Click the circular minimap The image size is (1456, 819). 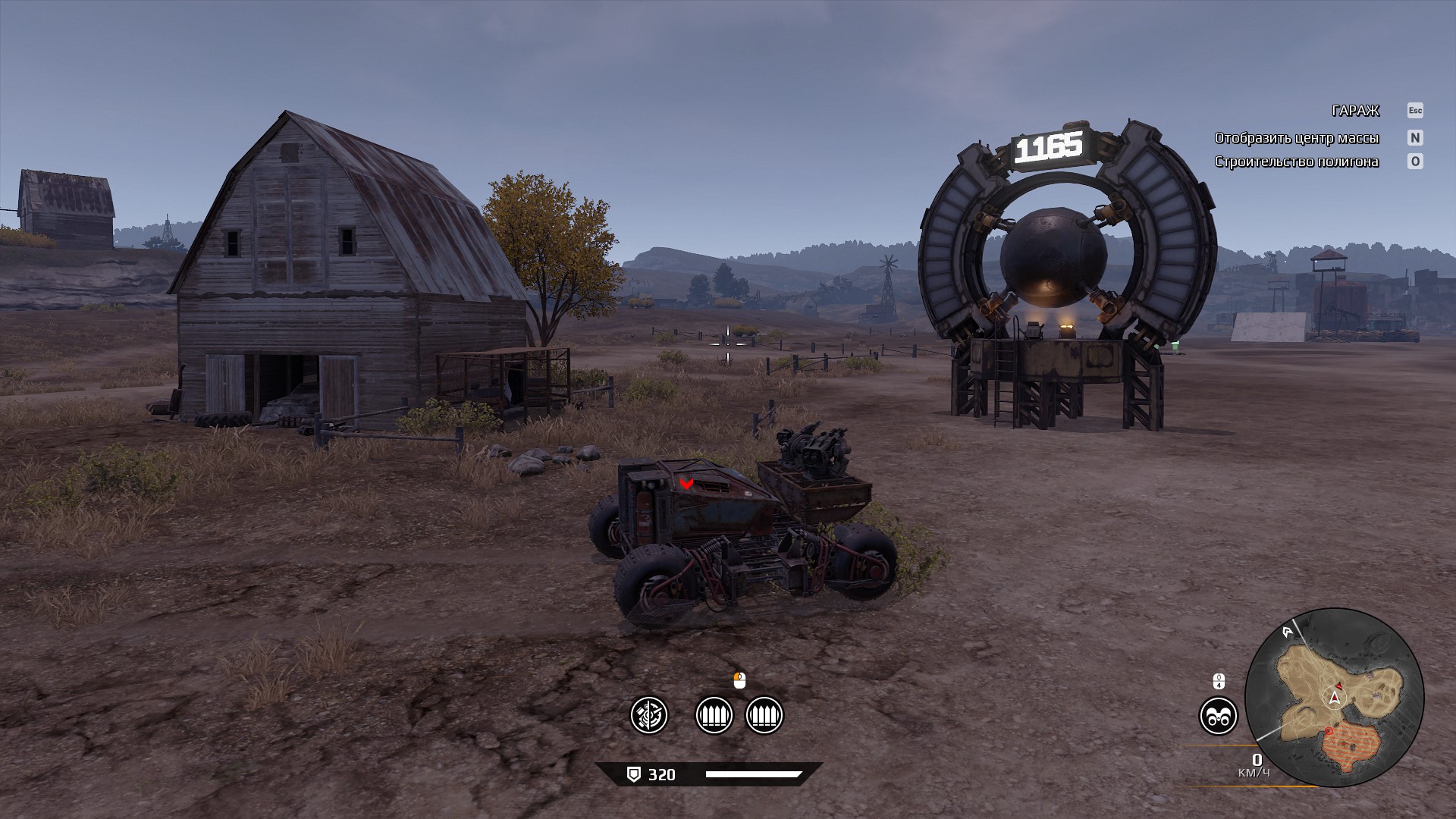click(x=1334, y=697)
